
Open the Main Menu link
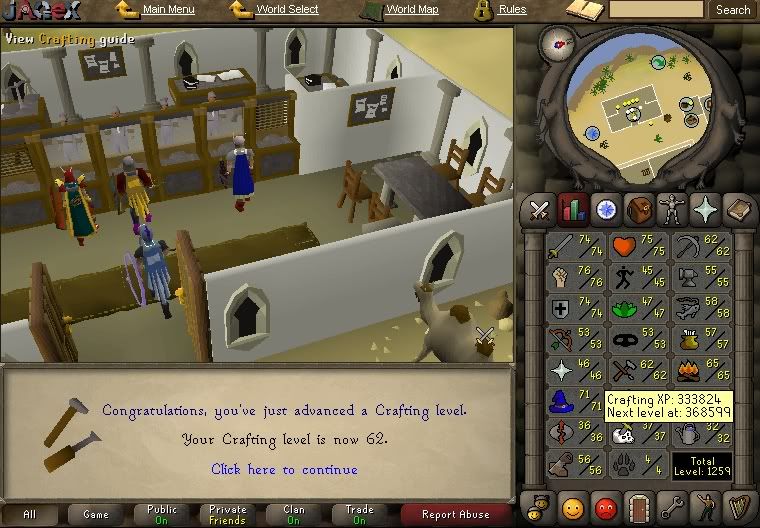click(x=168, y=10)
